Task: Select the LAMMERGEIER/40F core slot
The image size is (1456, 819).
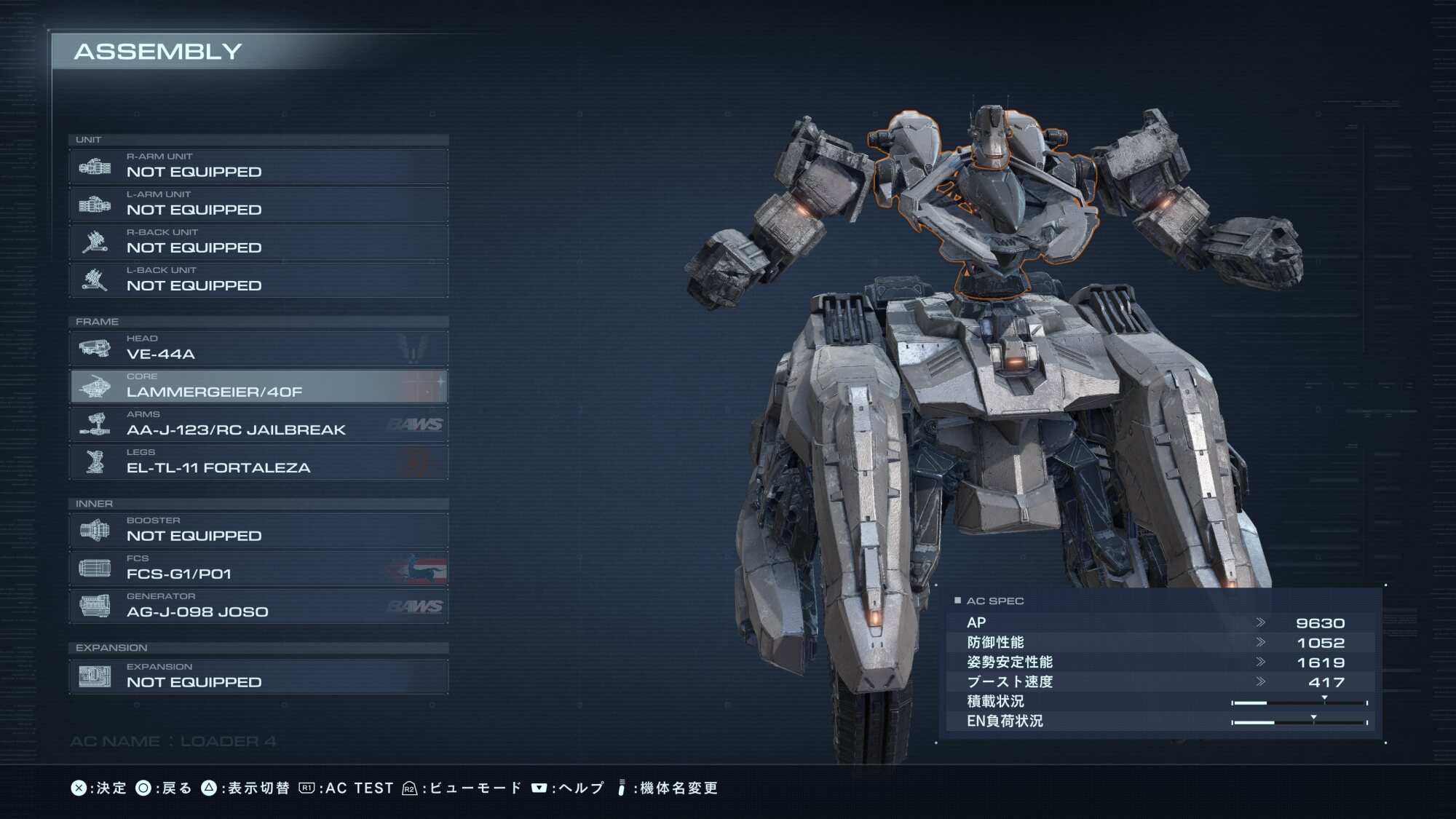Action: [258, 387]
